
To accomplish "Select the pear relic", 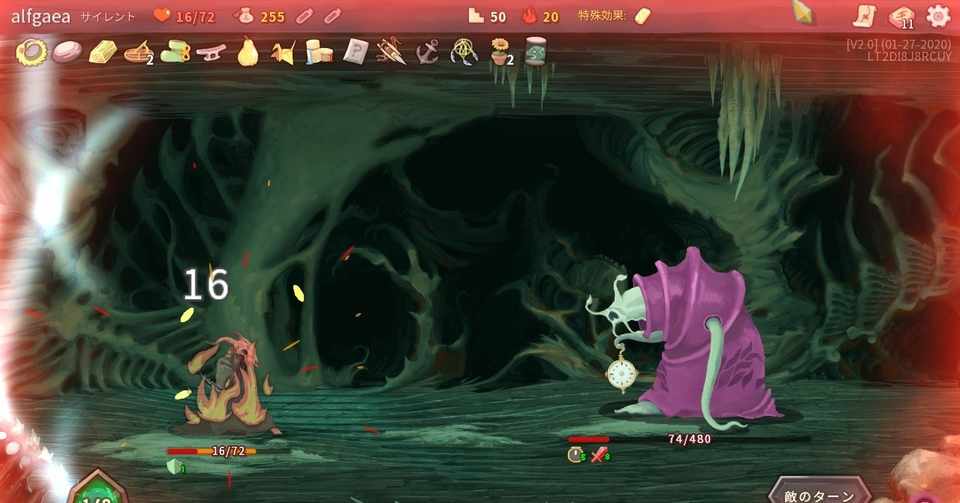I will [247, 51].
